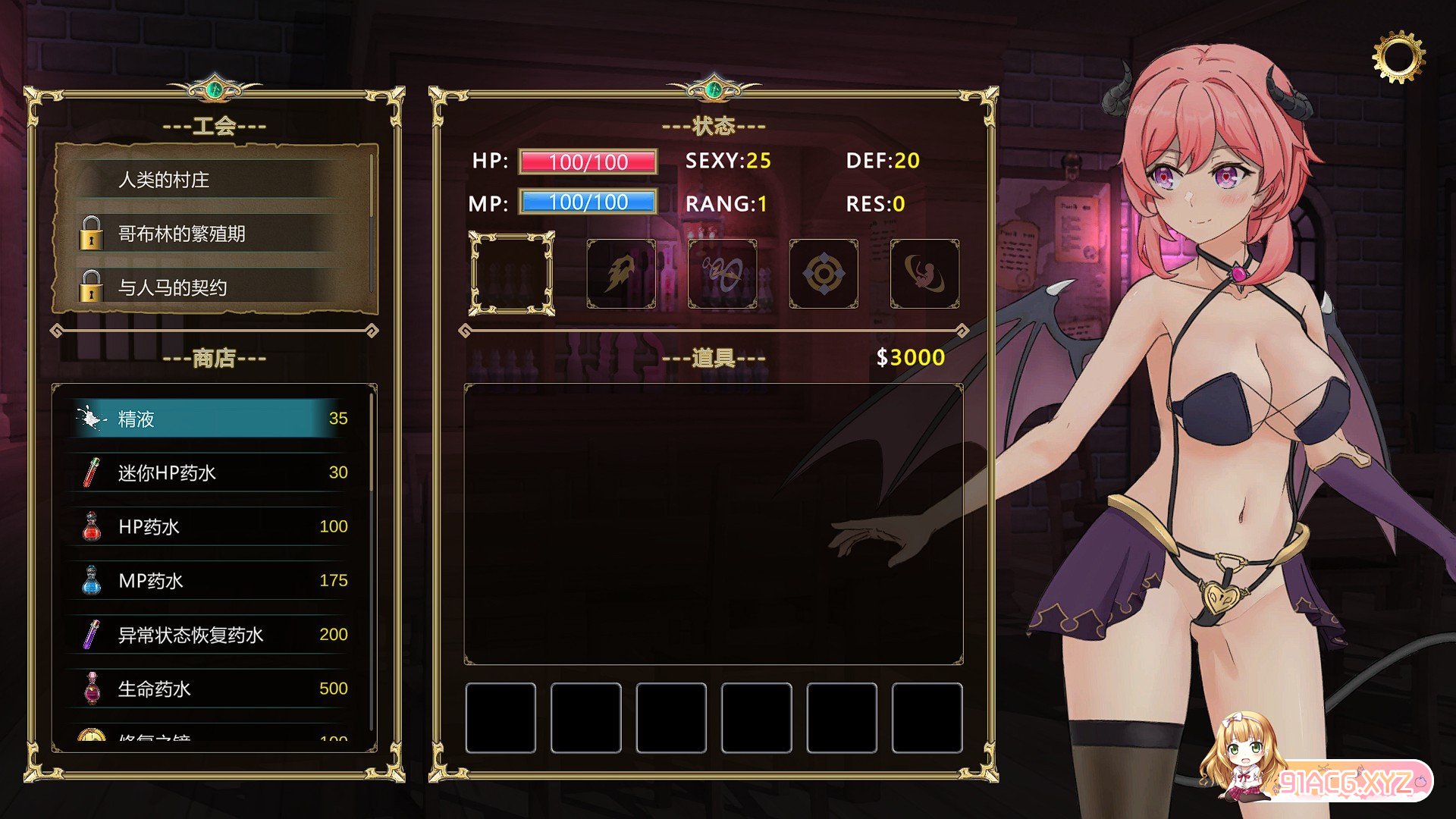
Task: Activate the fetus orbit skill icon
Action: (x=924, y=274)
